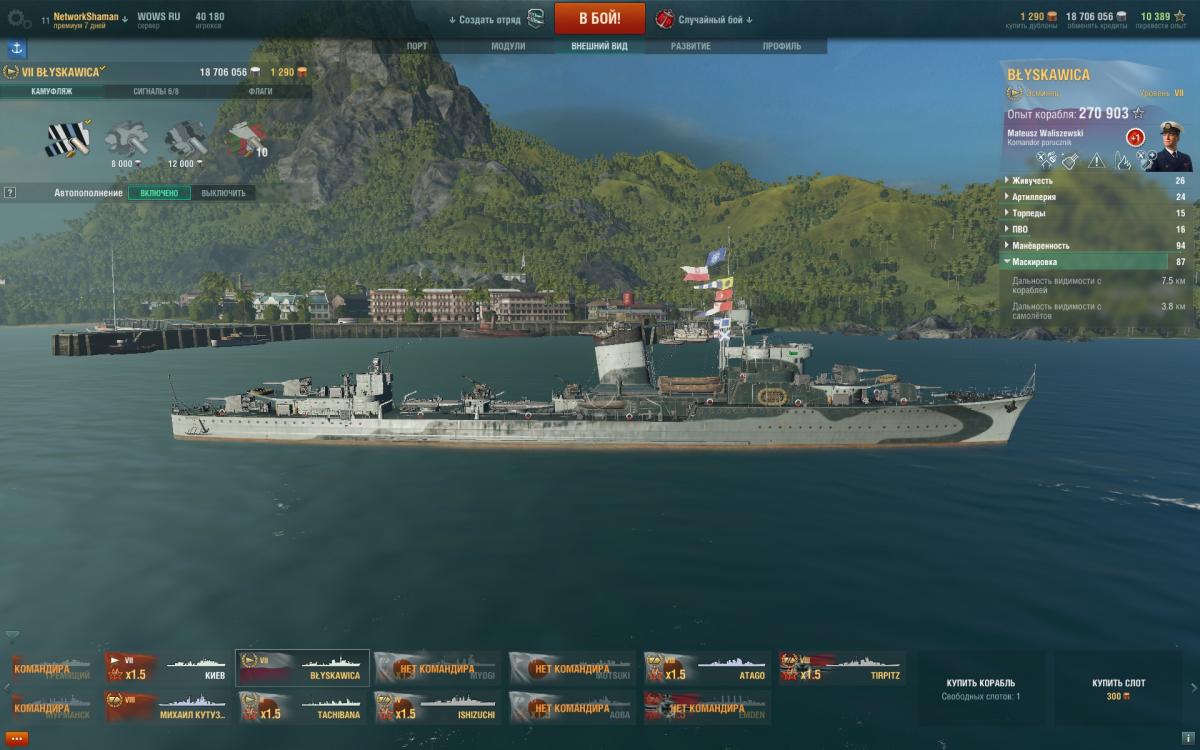Open the settings gear menu
1200x750 pixels.
coord(18,18)
